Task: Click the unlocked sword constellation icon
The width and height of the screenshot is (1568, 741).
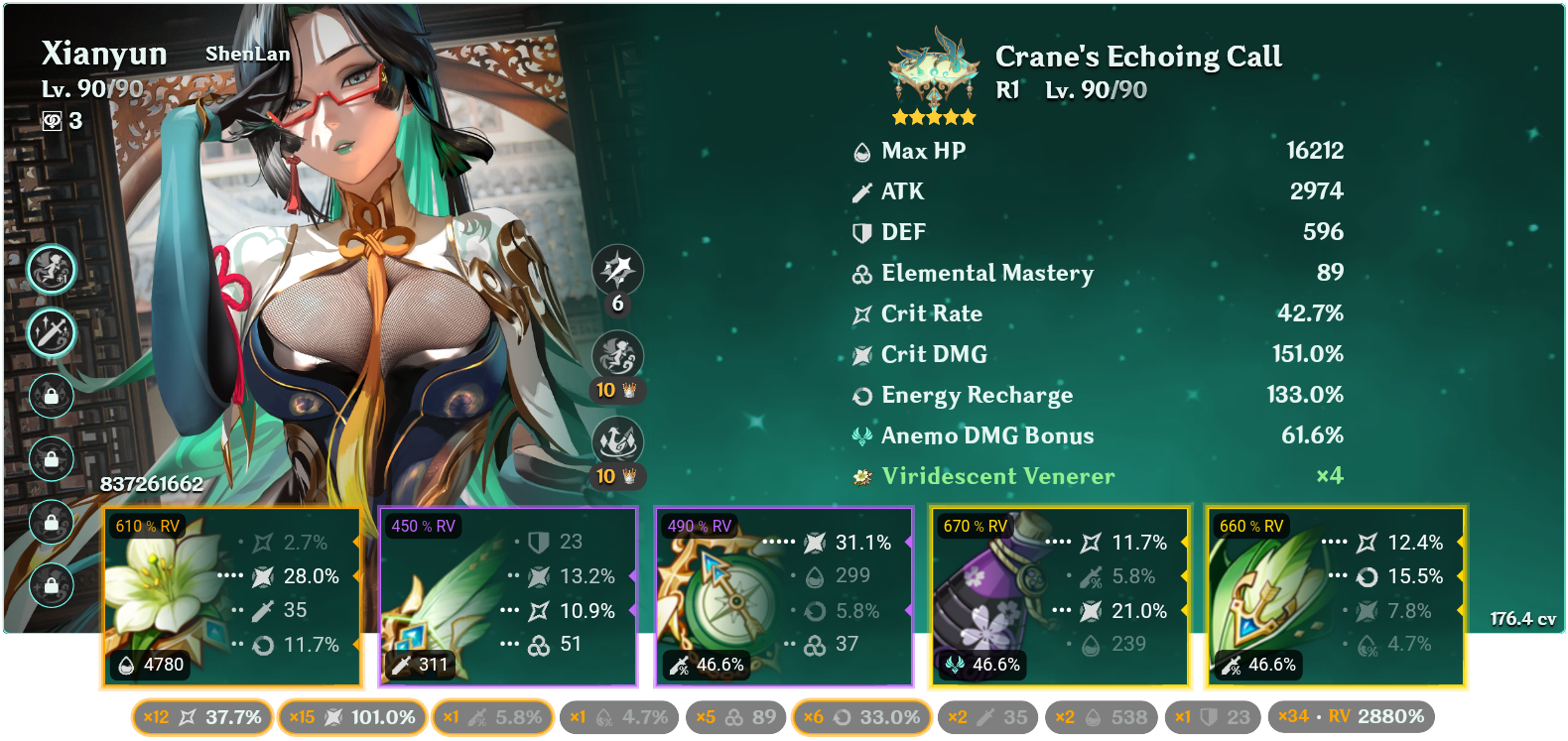Action: pos(52,333)
